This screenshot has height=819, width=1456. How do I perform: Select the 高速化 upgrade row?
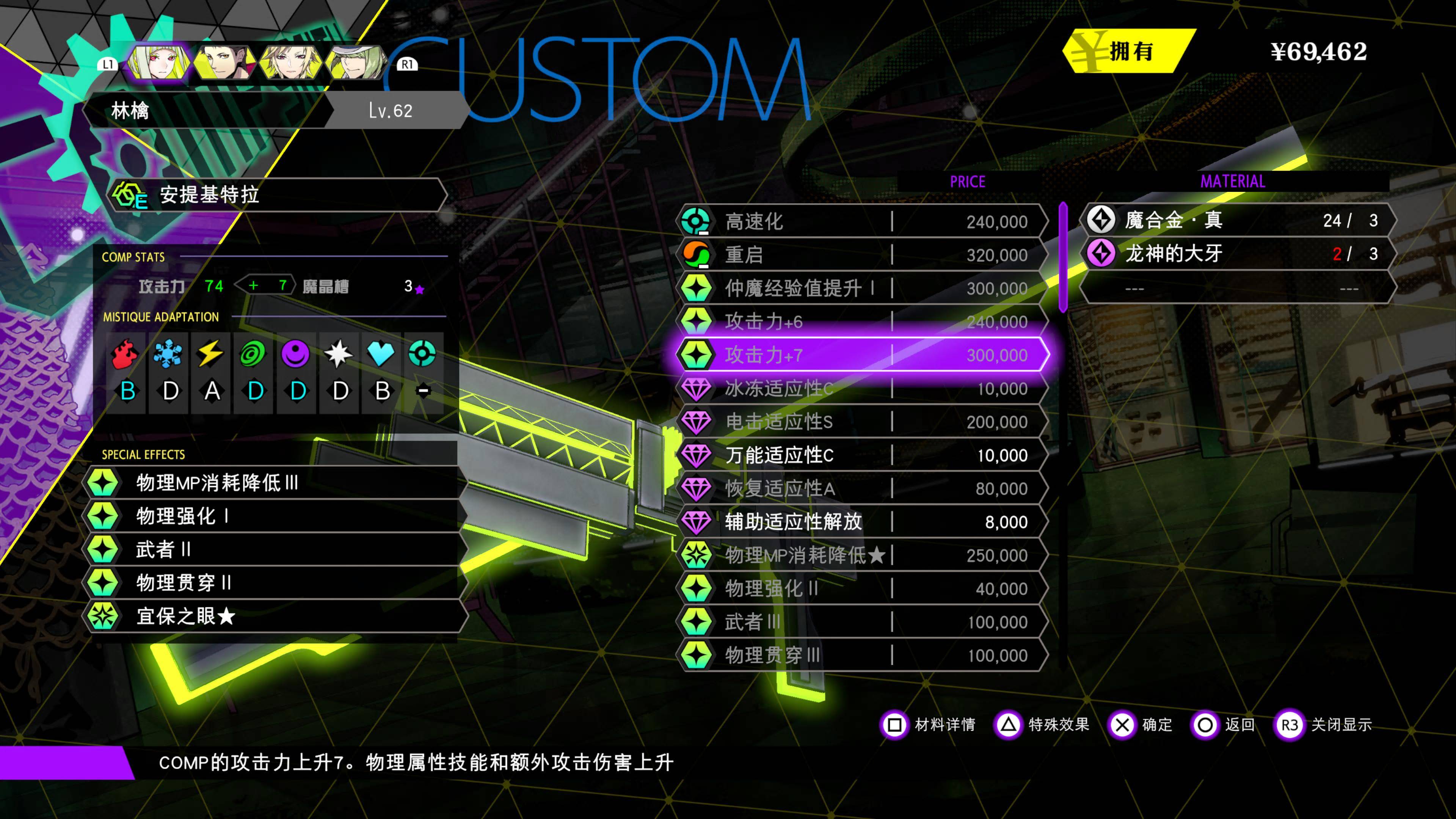[x=862, y=221]
